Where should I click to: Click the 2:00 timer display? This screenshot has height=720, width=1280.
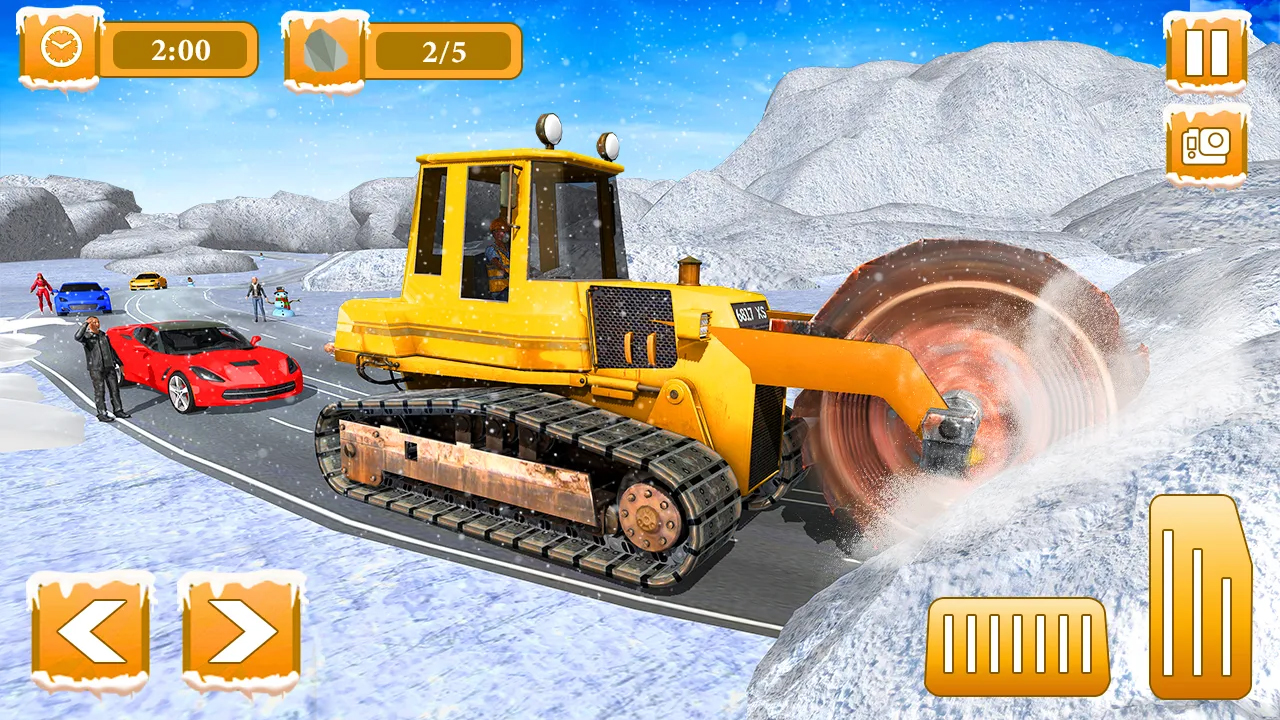click(183, 50)
